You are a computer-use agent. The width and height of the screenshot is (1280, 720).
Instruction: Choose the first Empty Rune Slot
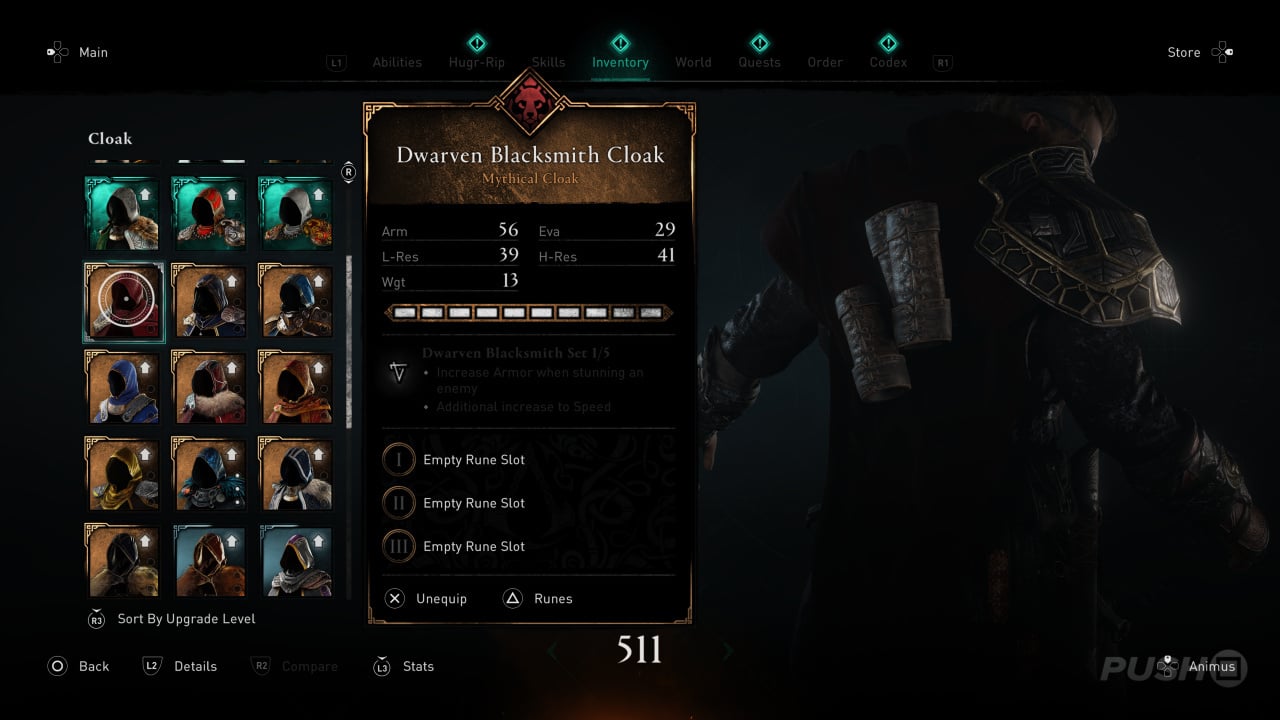473,460
